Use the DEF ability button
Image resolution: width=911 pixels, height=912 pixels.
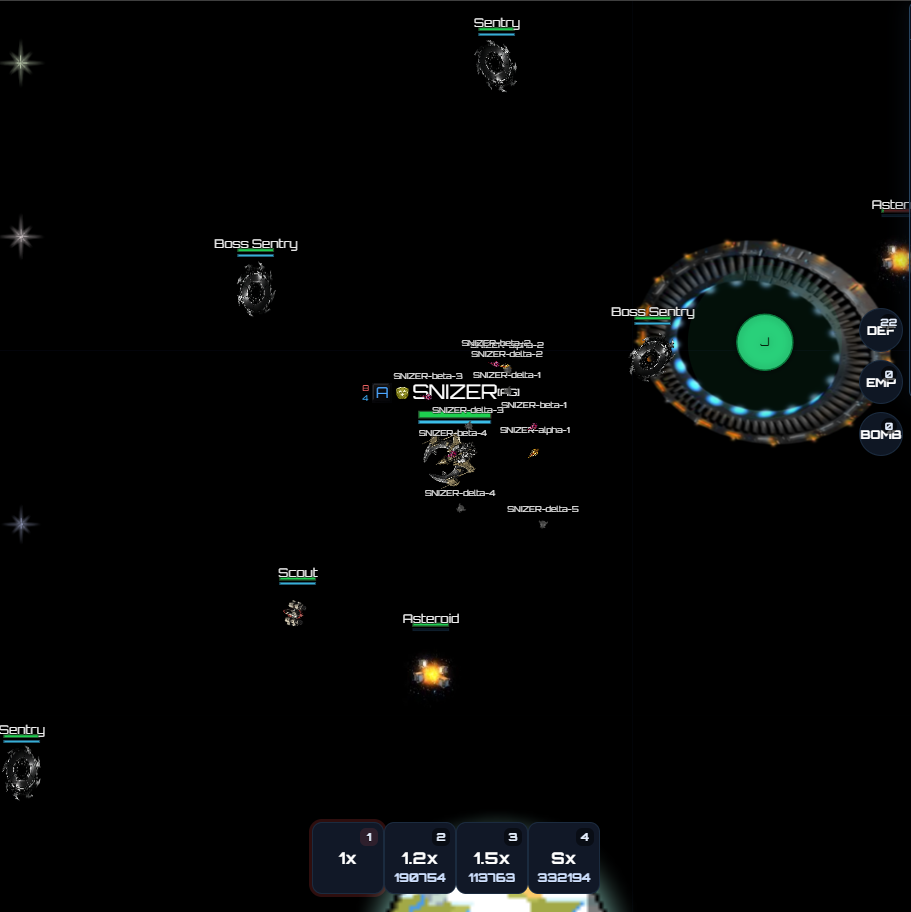pyautogui.click(x=881, y=329)
